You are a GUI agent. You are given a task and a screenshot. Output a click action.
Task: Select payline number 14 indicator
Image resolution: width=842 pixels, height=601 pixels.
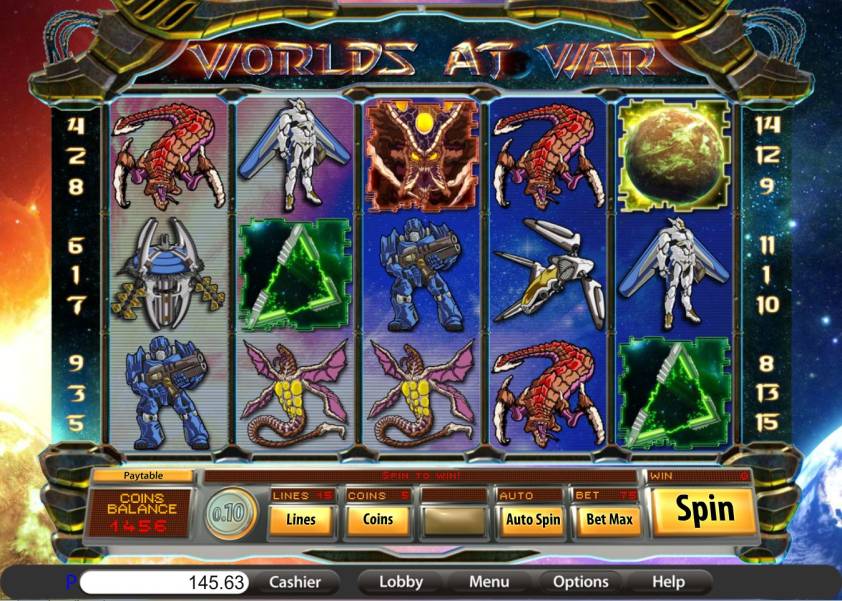coord(767,126)
